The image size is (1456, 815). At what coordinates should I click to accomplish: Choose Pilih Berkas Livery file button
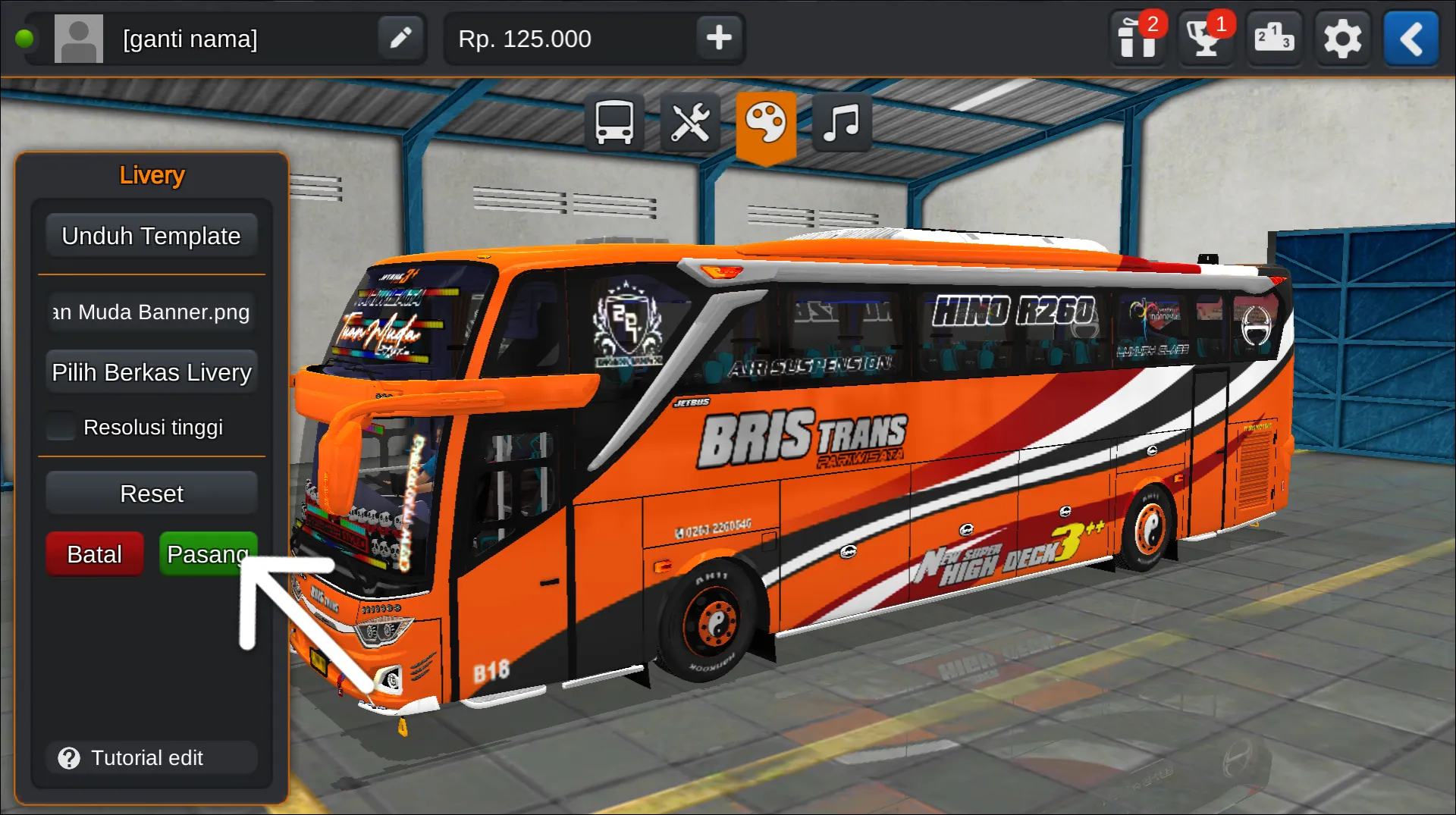[x=151, y=372]
